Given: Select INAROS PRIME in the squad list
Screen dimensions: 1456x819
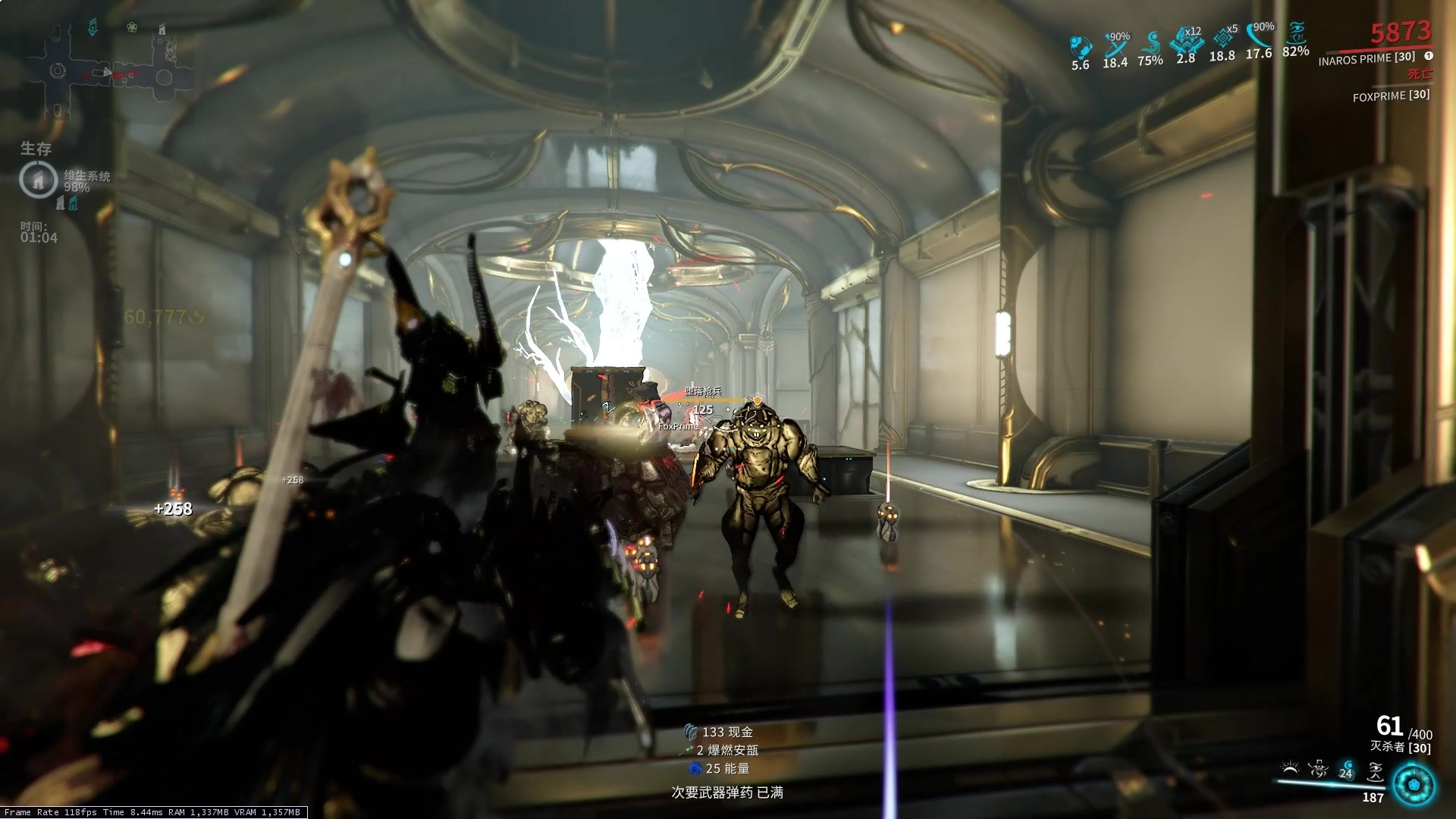Looking at the screenshot, I should click(1367, 58).
